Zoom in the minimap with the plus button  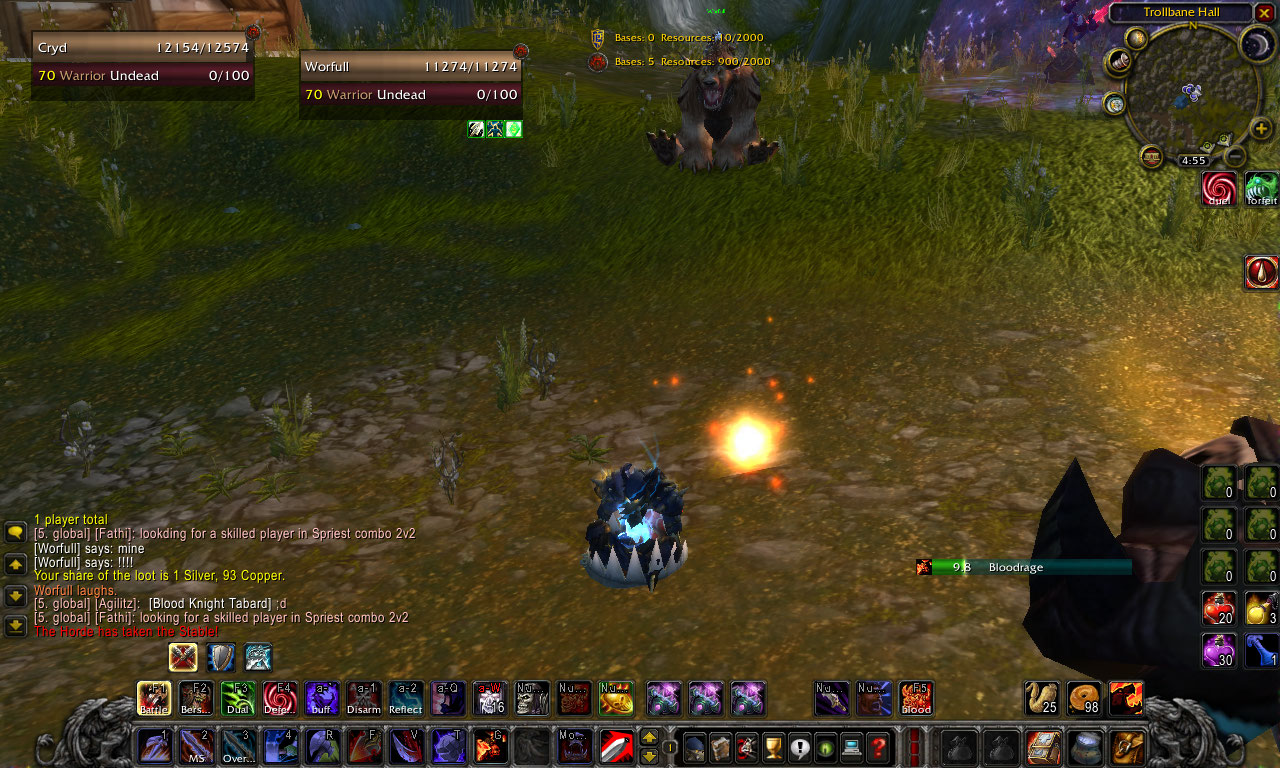pos(1262,128)
